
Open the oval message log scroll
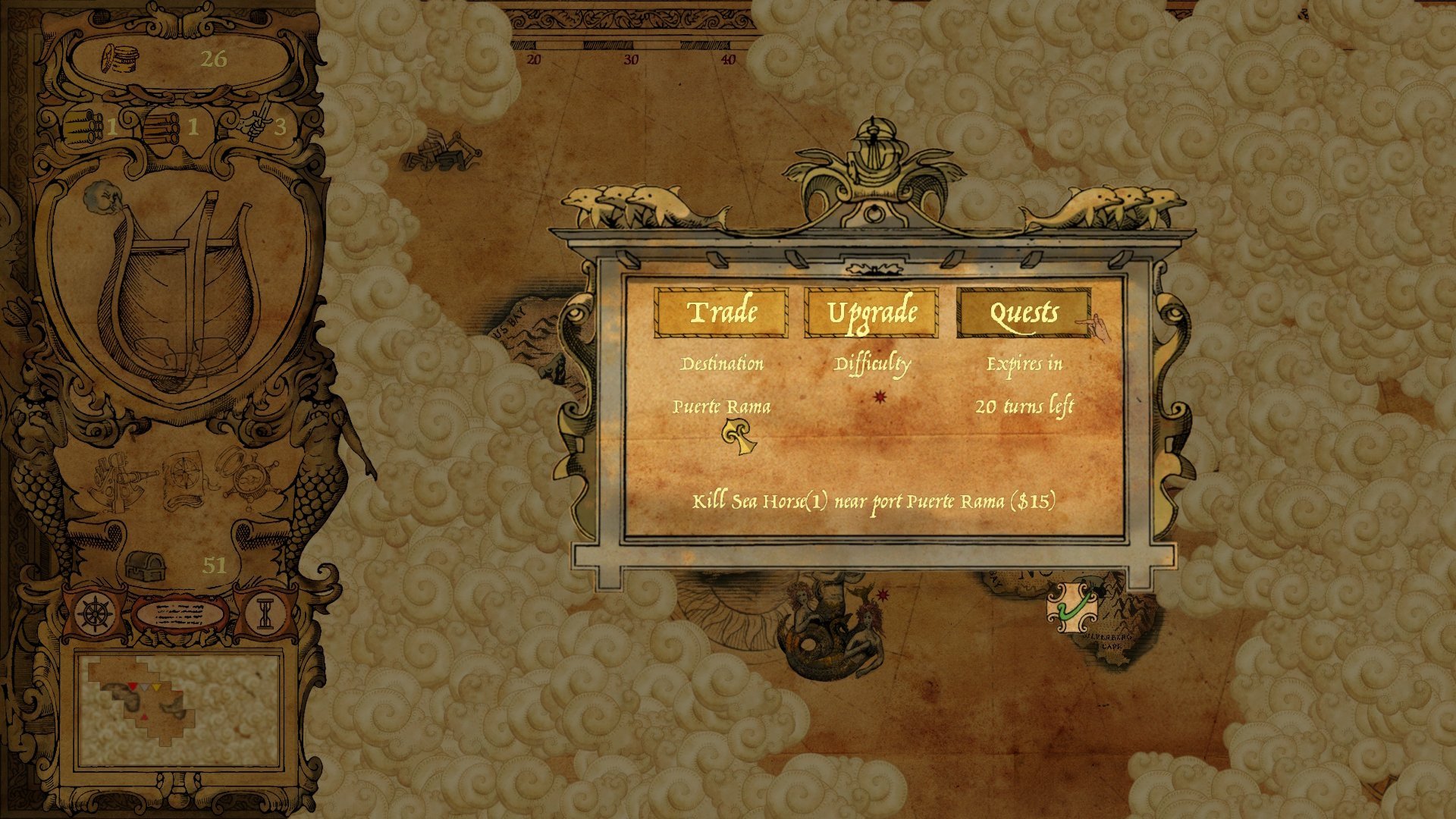(180, 613)
